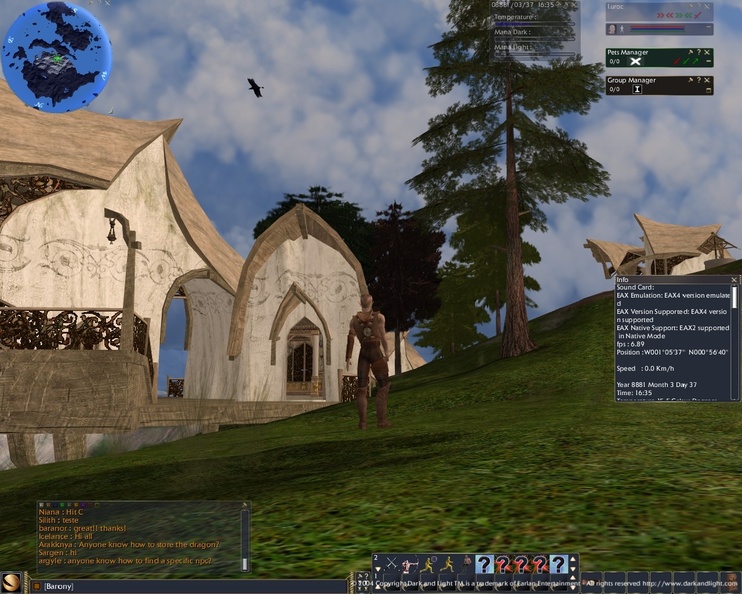Close the Group Manager panel

click(x=709, y=79)
